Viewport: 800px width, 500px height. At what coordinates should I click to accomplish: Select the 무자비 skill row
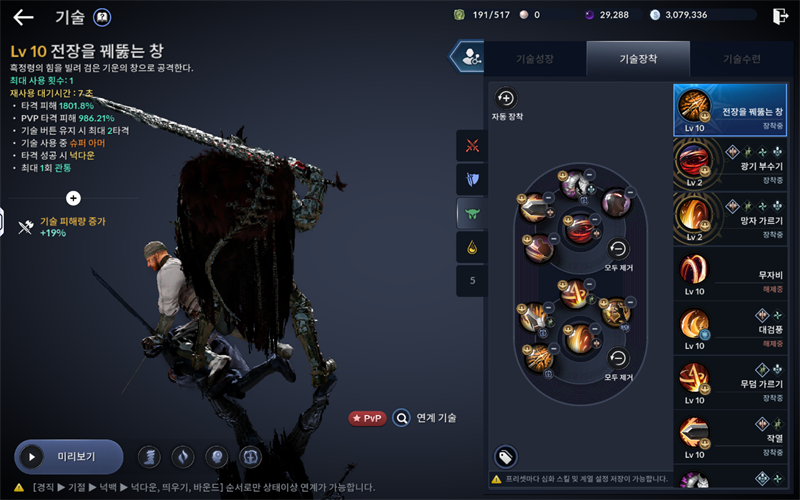(x=736, y=273)
